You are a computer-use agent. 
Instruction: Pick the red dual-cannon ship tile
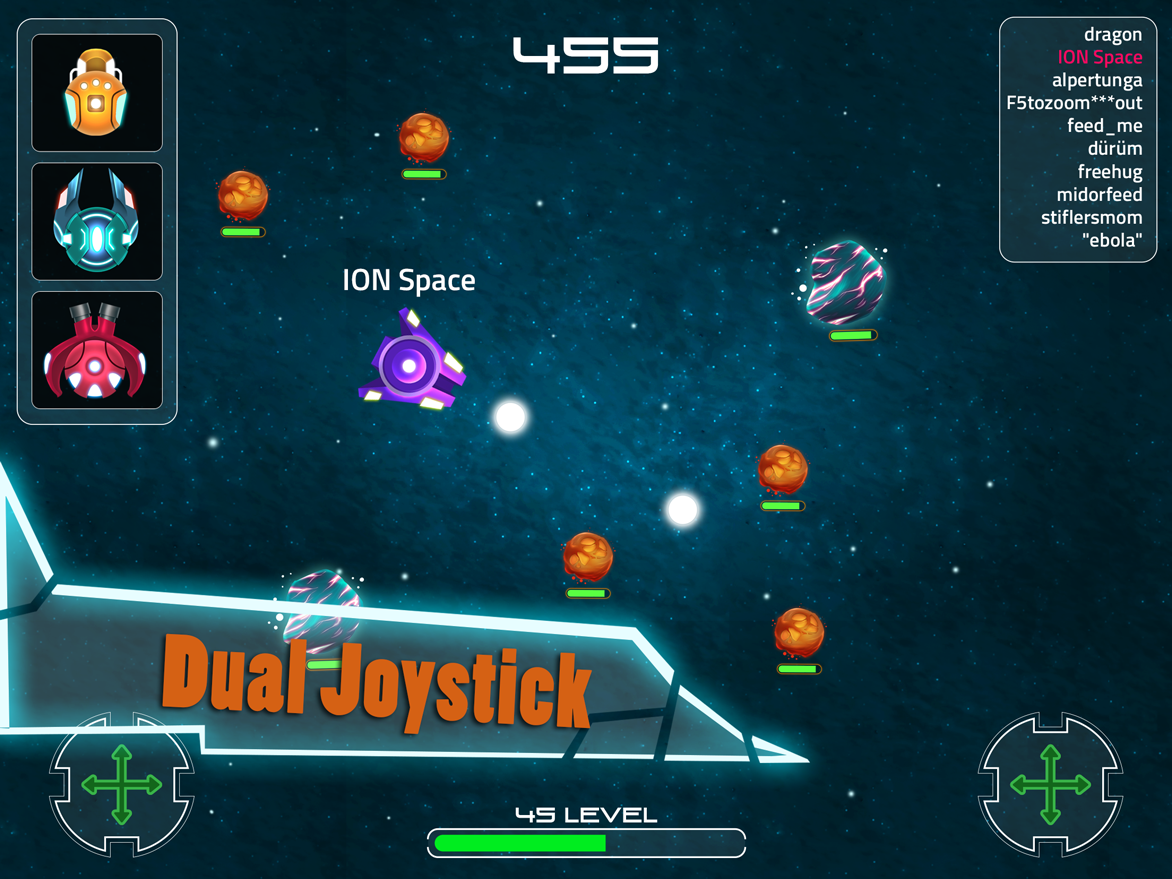pos(97,350)
